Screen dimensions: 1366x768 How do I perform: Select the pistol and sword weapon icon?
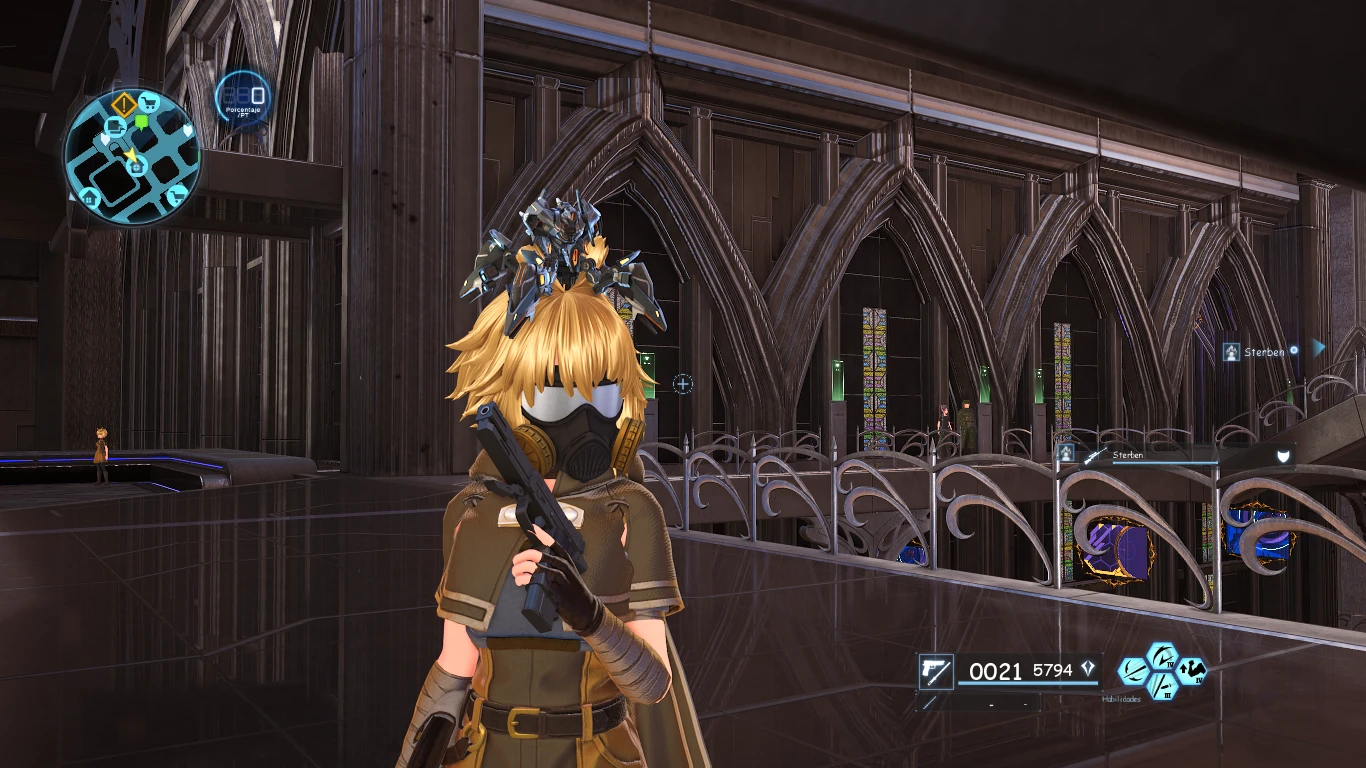(x=937, y=671)
